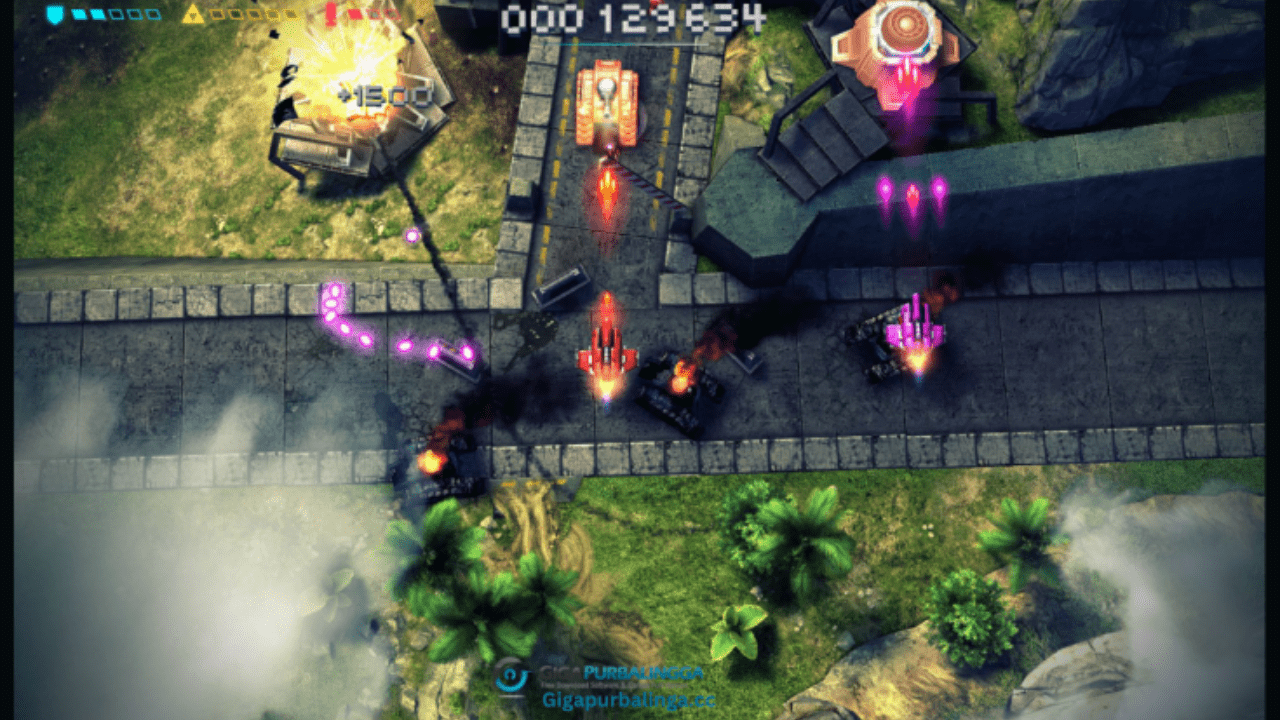Viewport: 1280px width, 720px height.
Task: Select the yellow radiation triangle icon
Action: click(193, 14)
